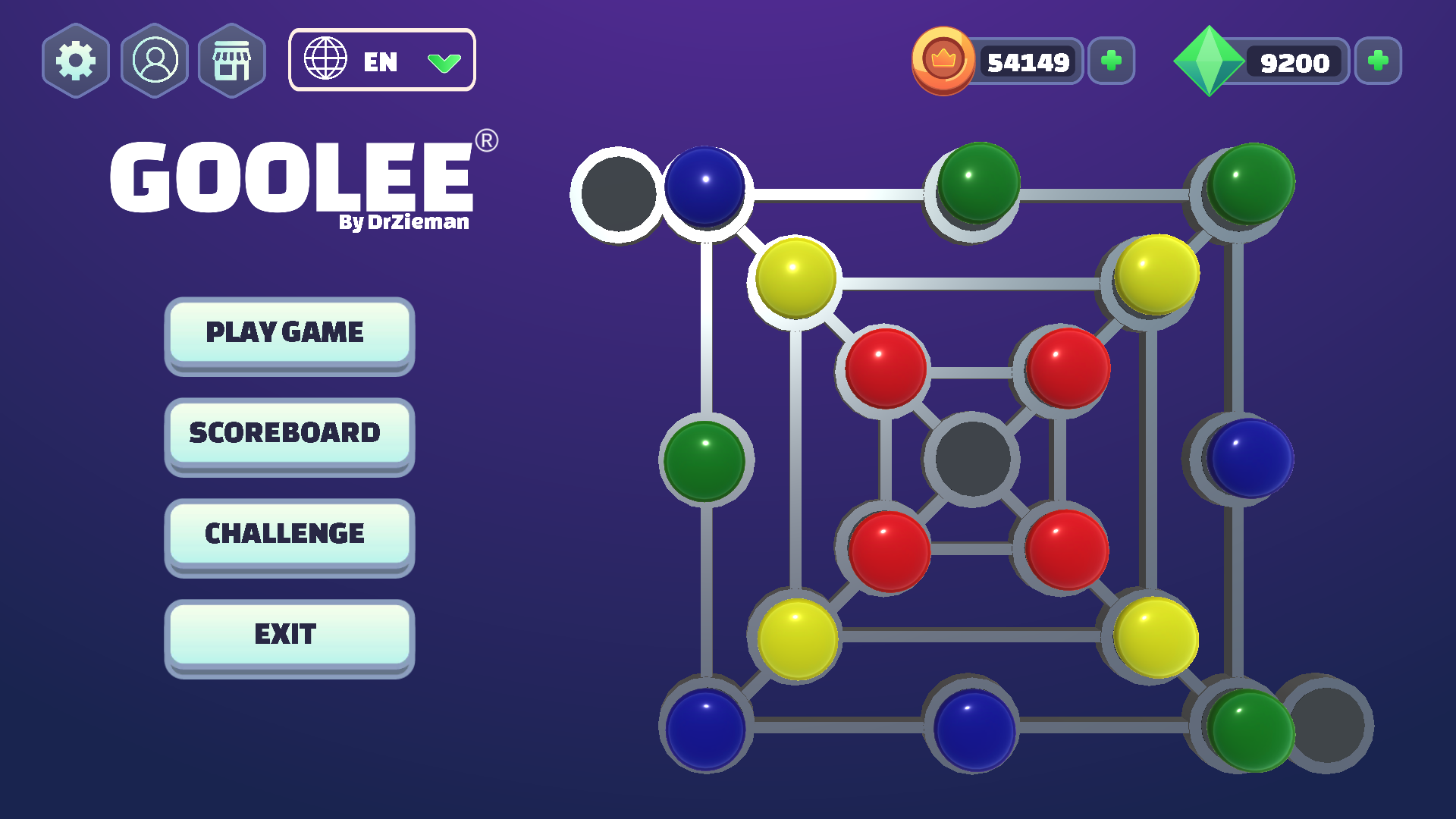The image size is (1456, 819).
Task: Click the globe language icon
Action: (x=328, y=61)
